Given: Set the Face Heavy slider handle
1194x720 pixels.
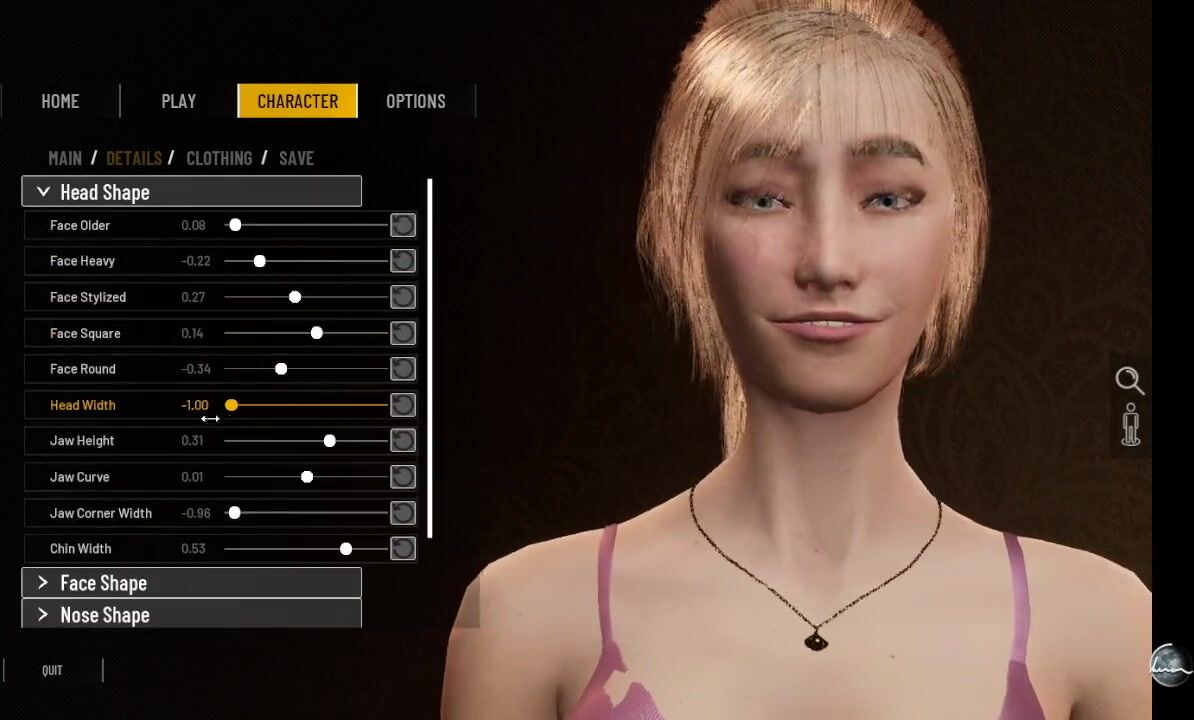Looking at the screenshot, I should pos(259,261).
